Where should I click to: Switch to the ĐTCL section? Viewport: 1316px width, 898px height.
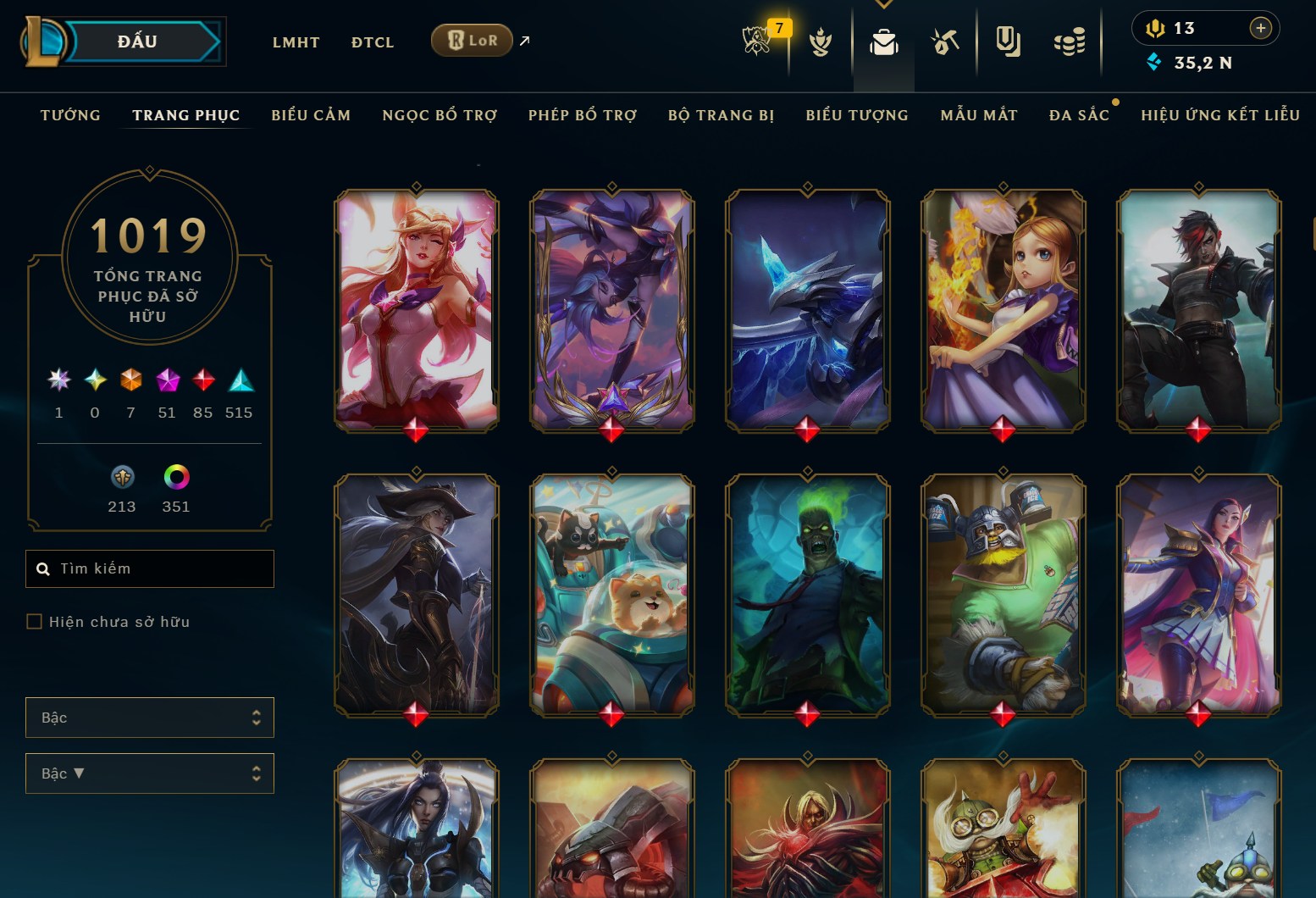(x=373, y=42)
